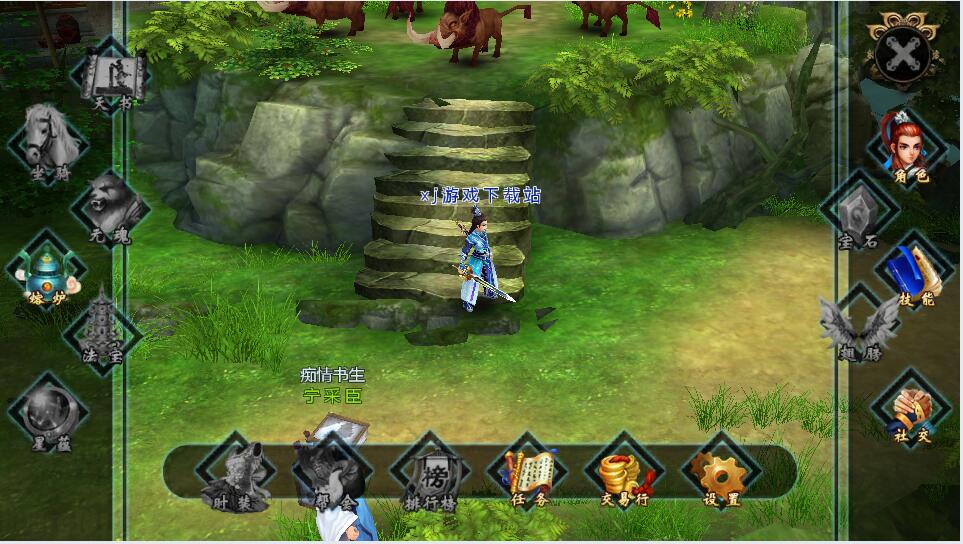Show the 技能 skills panel
963x544 pixels.
tap(910, 271)
